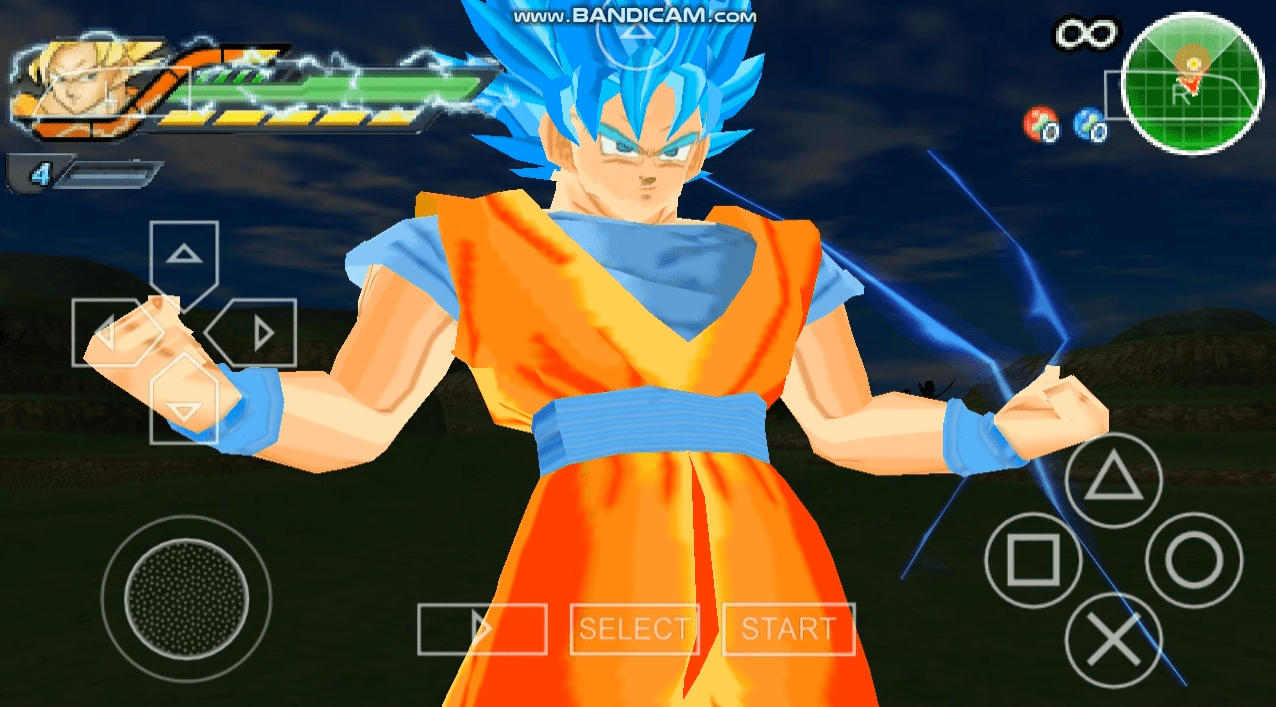Click the SELECT button

[x=634, y=629]
